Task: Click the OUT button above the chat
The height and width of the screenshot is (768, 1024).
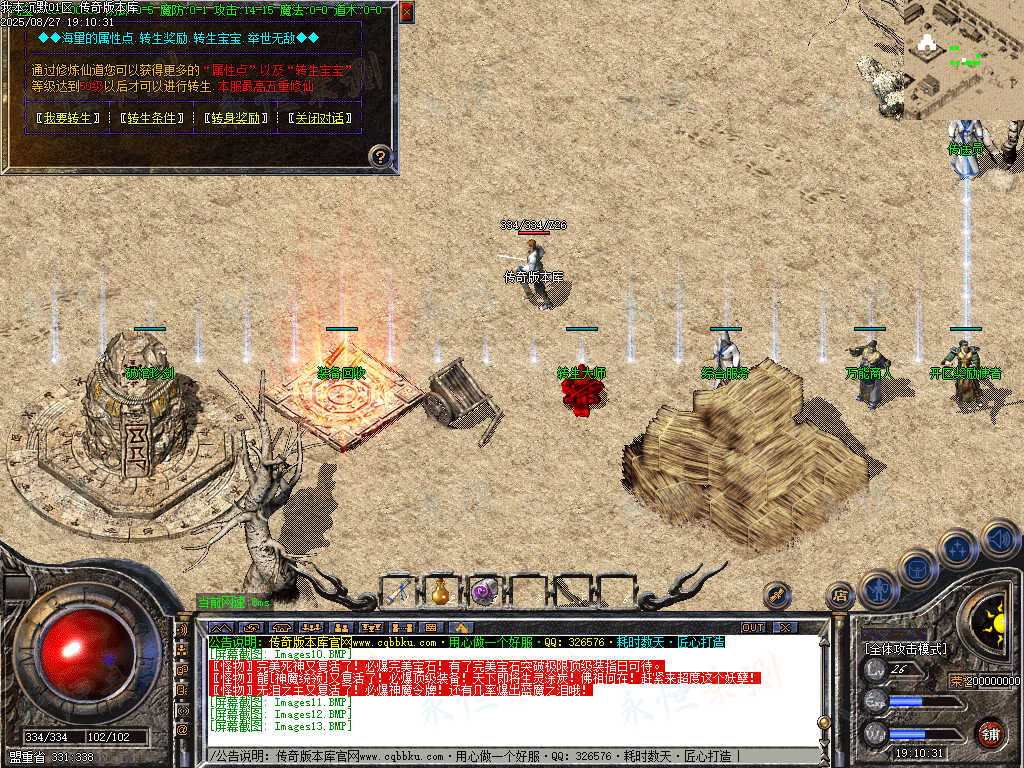Action: pyautogui.click(x=753, y=628)
